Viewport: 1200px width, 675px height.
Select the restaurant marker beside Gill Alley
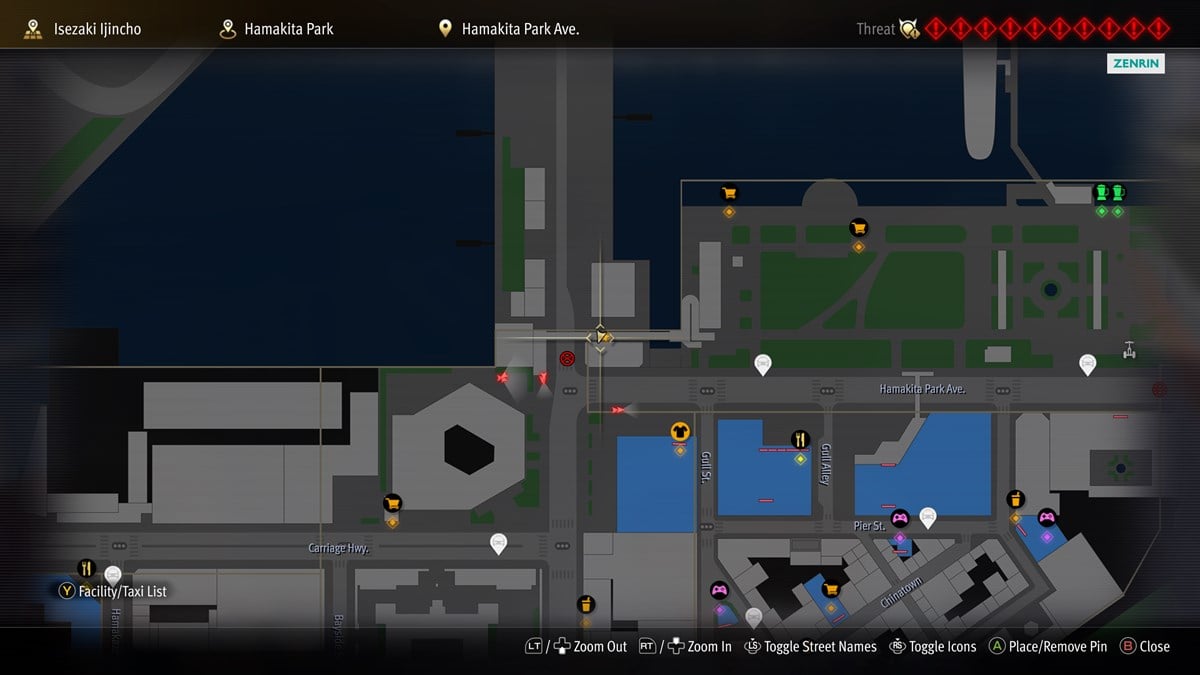[x=800, y=439]
